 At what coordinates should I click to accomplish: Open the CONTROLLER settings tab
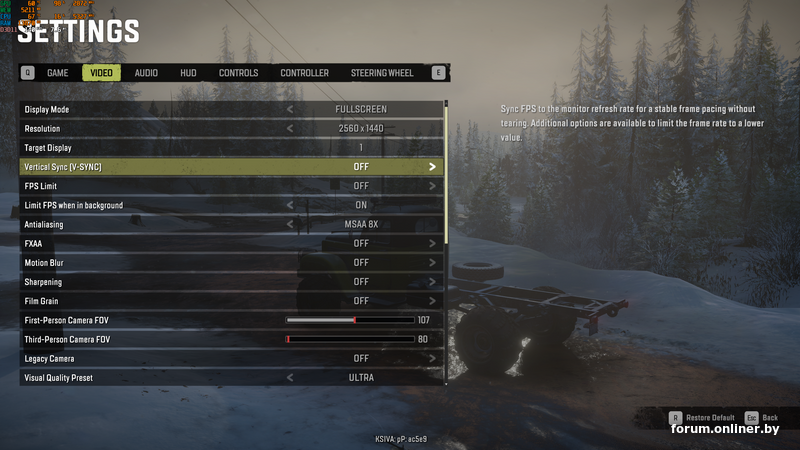click(x=304, y=73)
